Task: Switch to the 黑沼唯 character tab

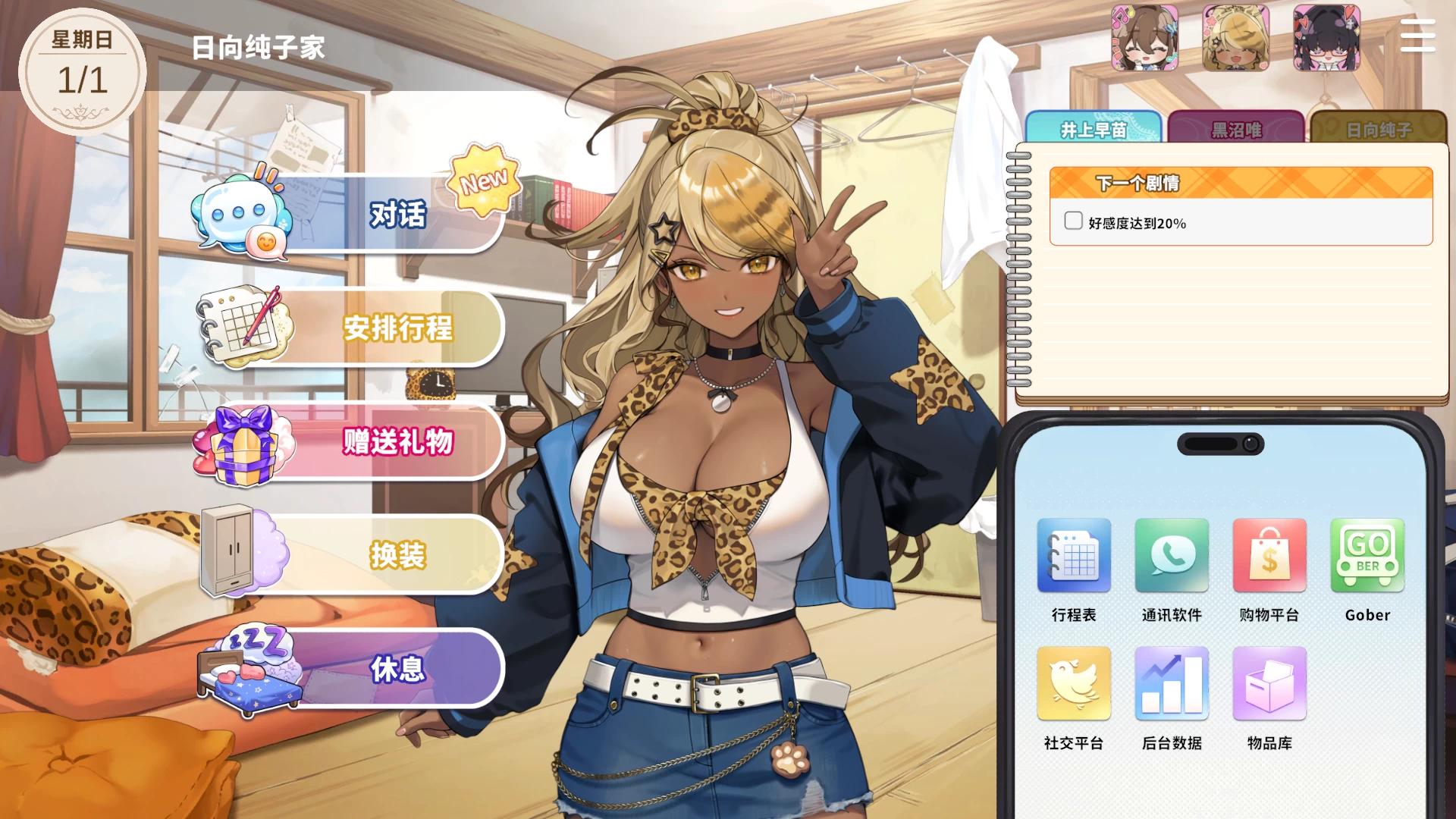Action: pos(1236,130)
